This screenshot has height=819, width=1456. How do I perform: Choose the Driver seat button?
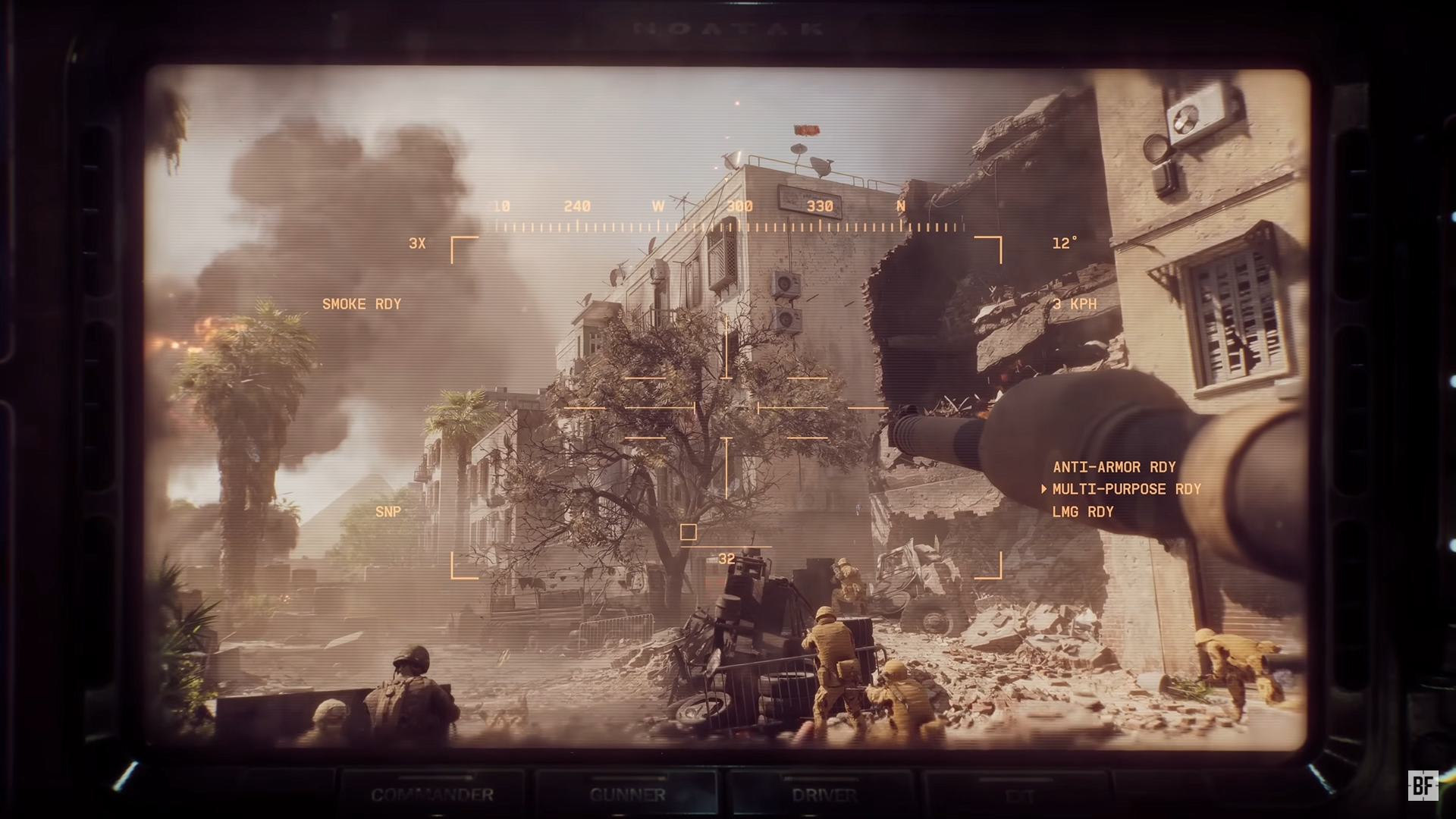coord(824,795)
